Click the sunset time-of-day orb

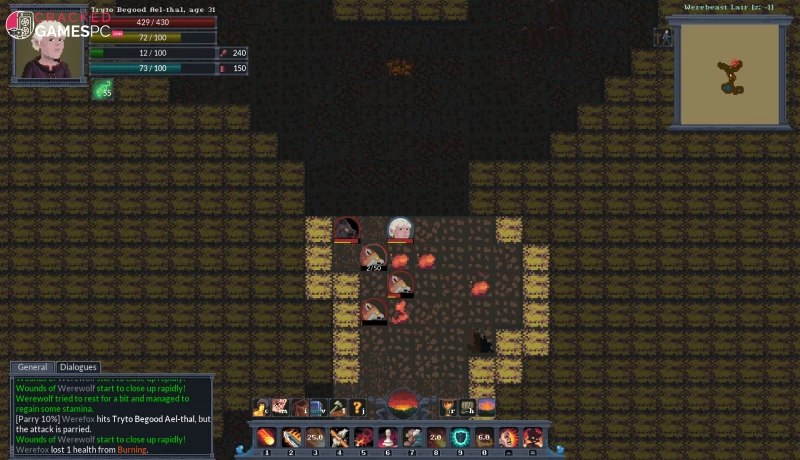coord(401,405)
